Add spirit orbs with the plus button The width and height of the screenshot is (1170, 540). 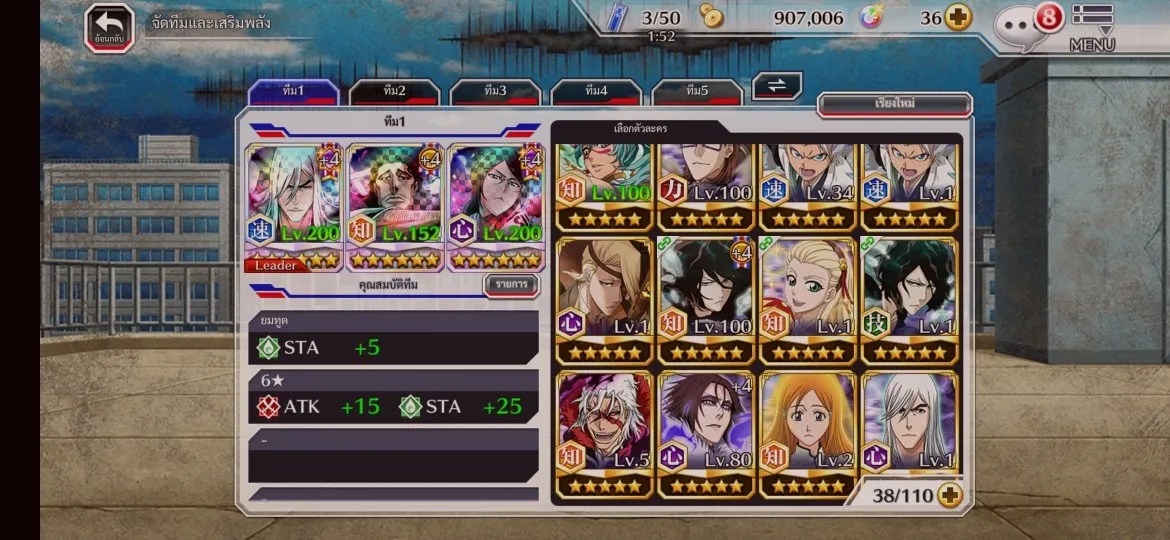pos(958,18)
